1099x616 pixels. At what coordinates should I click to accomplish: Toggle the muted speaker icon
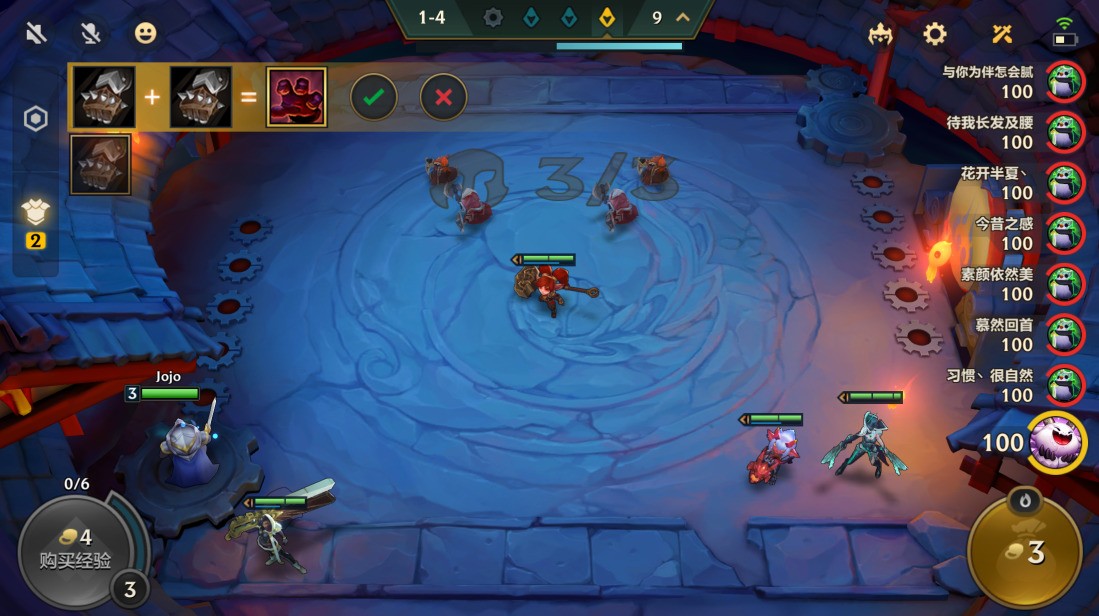pyautogui.click(x=37, y=34)
